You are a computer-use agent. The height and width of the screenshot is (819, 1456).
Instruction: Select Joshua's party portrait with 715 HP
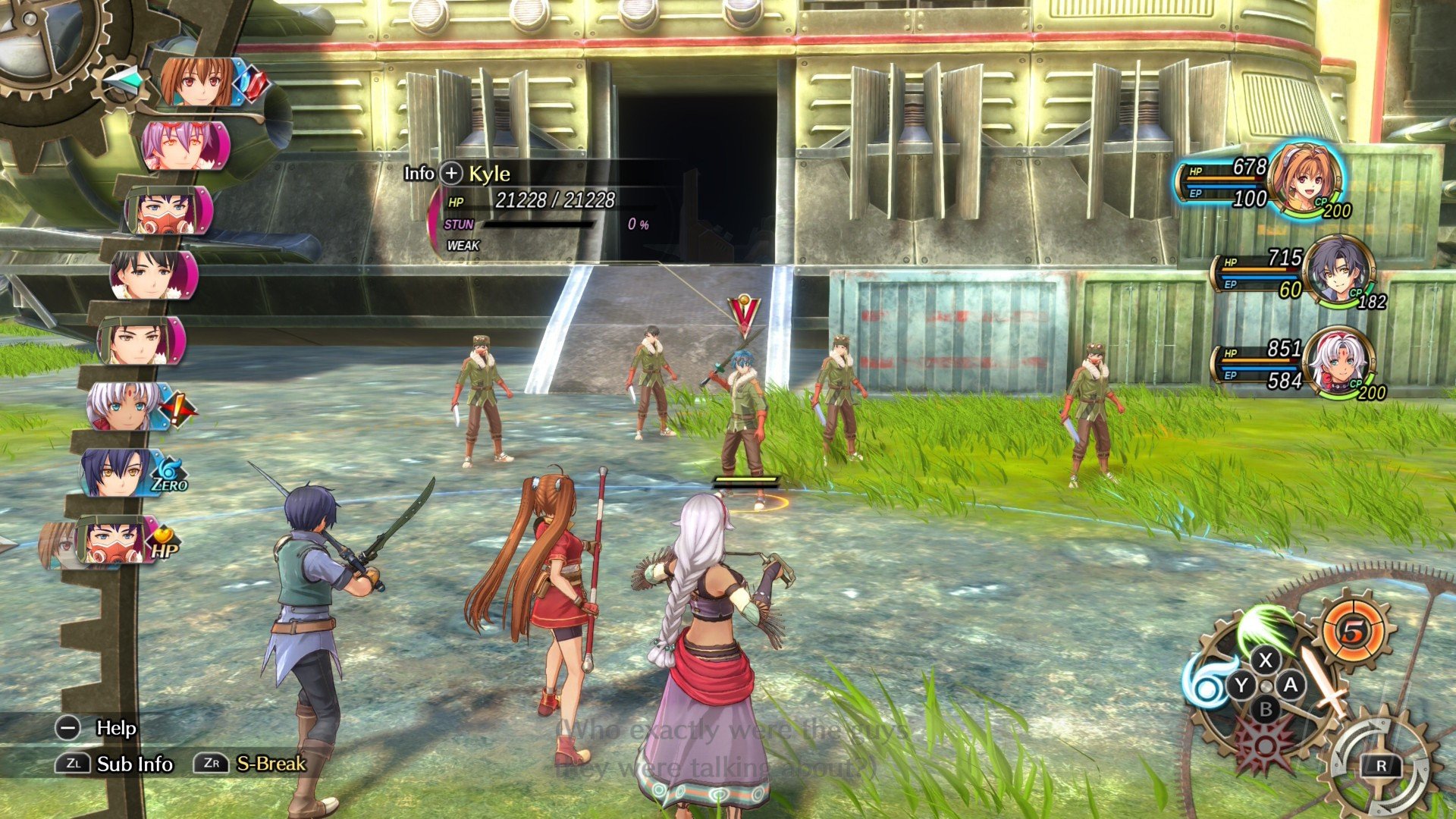point(1340,271)
